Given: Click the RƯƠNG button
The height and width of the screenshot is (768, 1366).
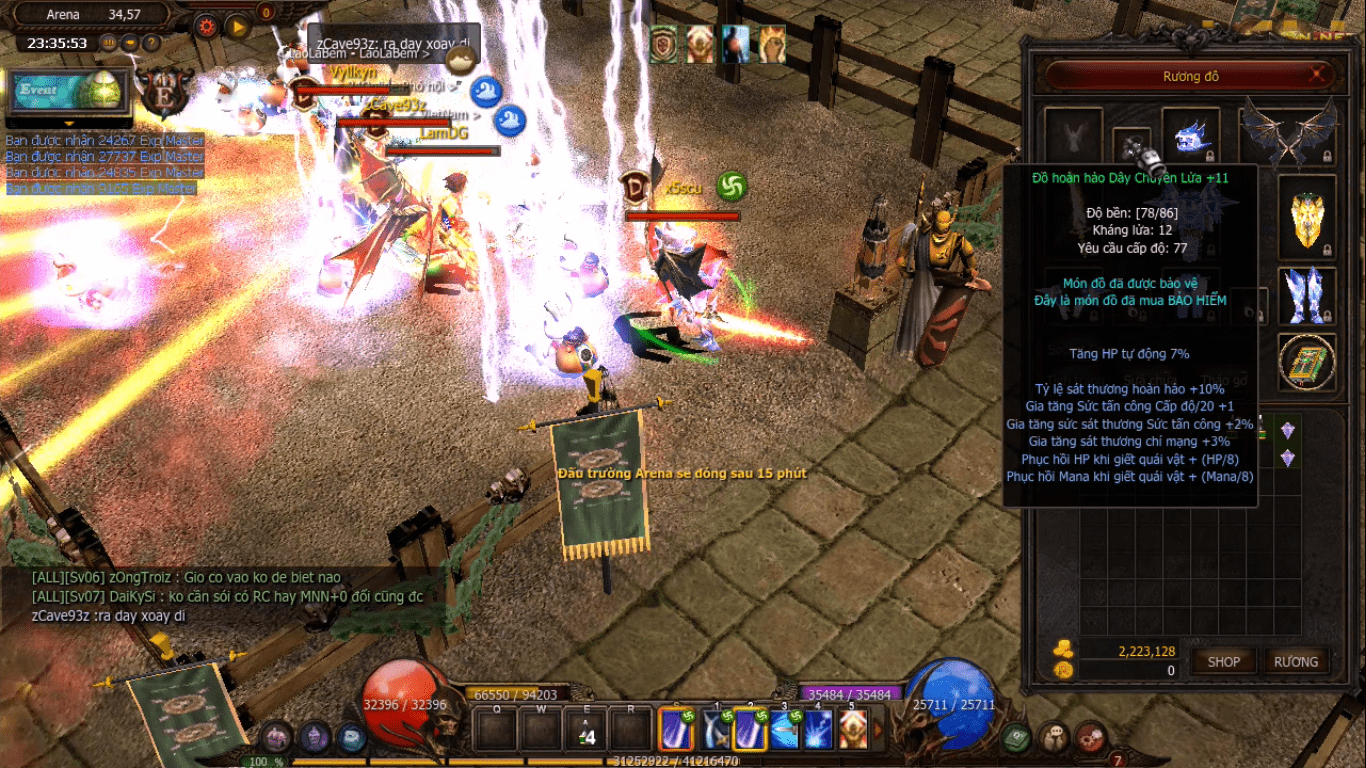Looking at the screenshot, I should click(x=1296, y=661).
